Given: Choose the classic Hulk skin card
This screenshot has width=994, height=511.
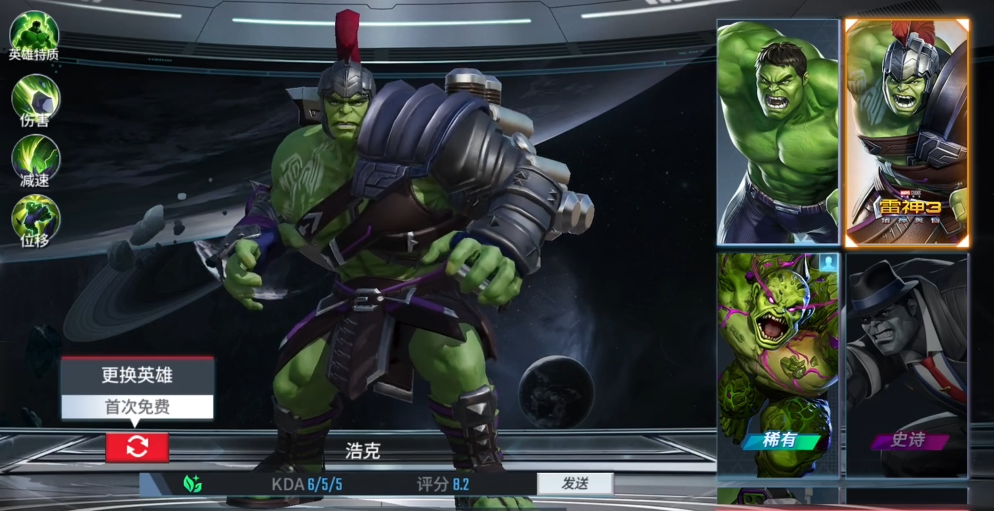Looking at the screenshot, I should (777, 132).
